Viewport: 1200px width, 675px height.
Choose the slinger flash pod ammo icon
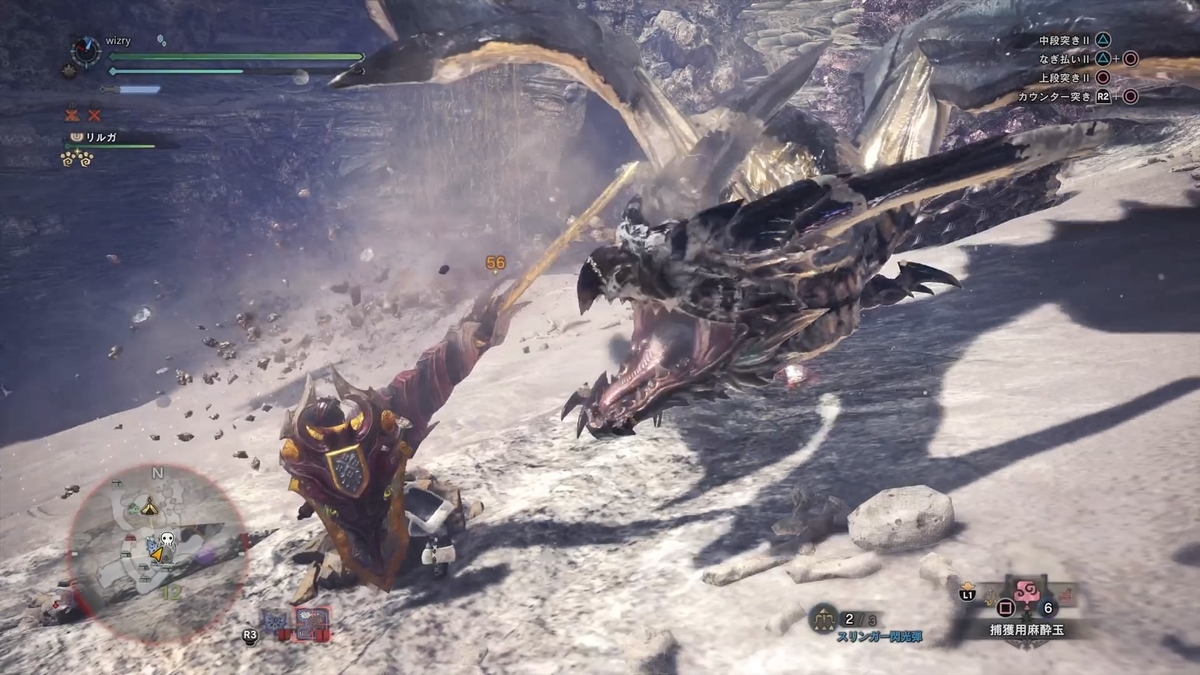coord(823,618)
